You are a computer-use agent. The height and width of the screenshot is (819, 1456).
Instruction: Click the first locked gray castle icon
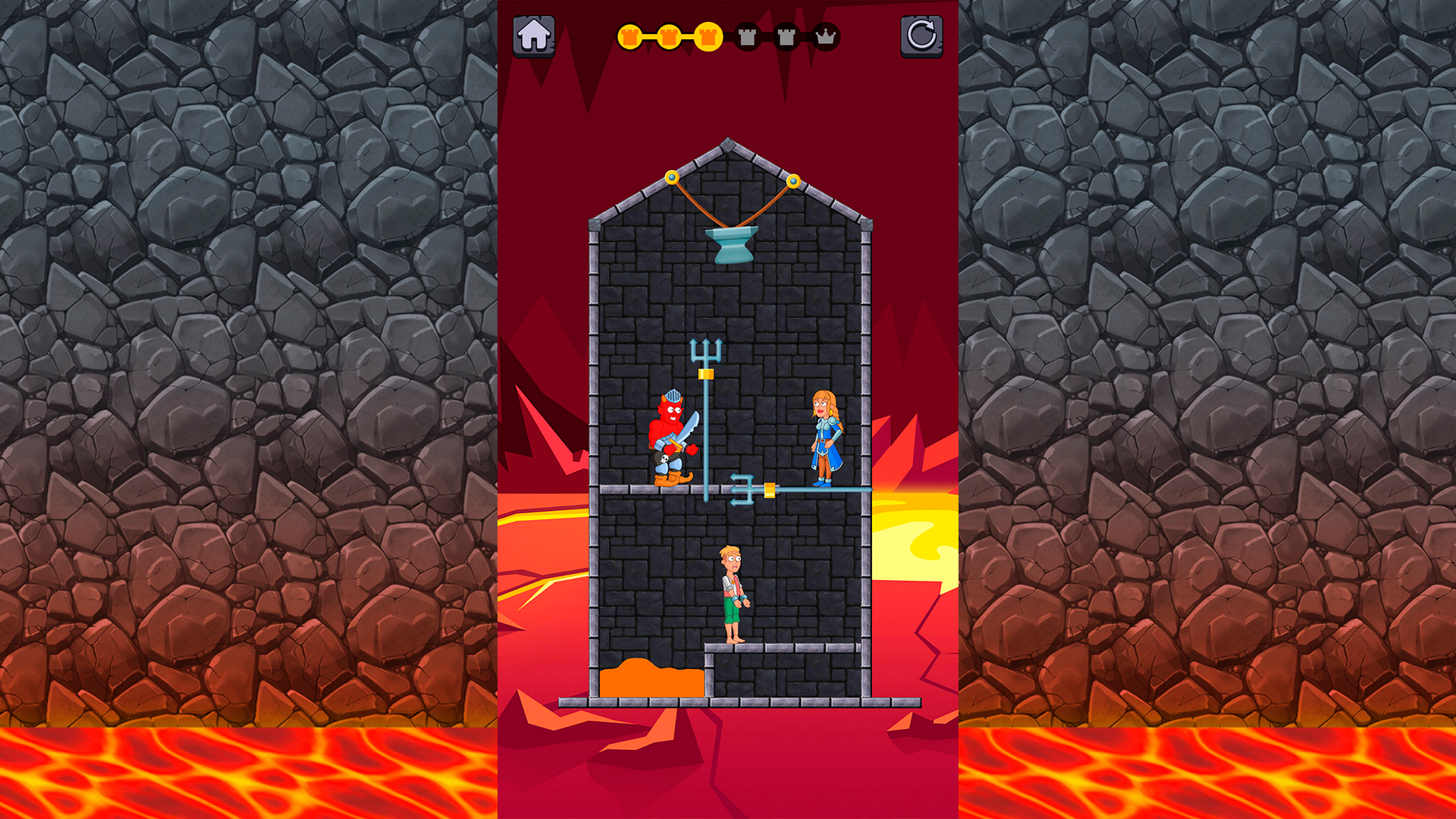[746, 36]
